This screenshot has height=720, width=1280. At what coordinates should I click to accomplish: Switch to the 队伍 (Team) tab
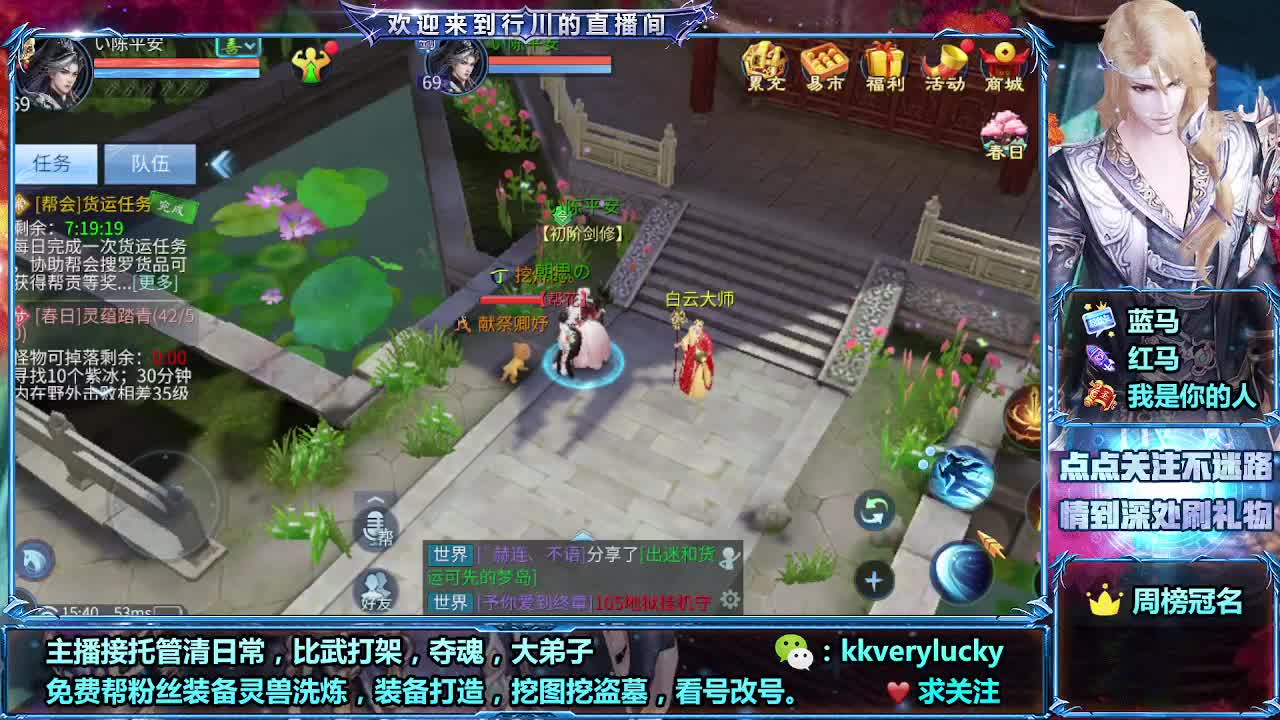[x=151, y=164]
